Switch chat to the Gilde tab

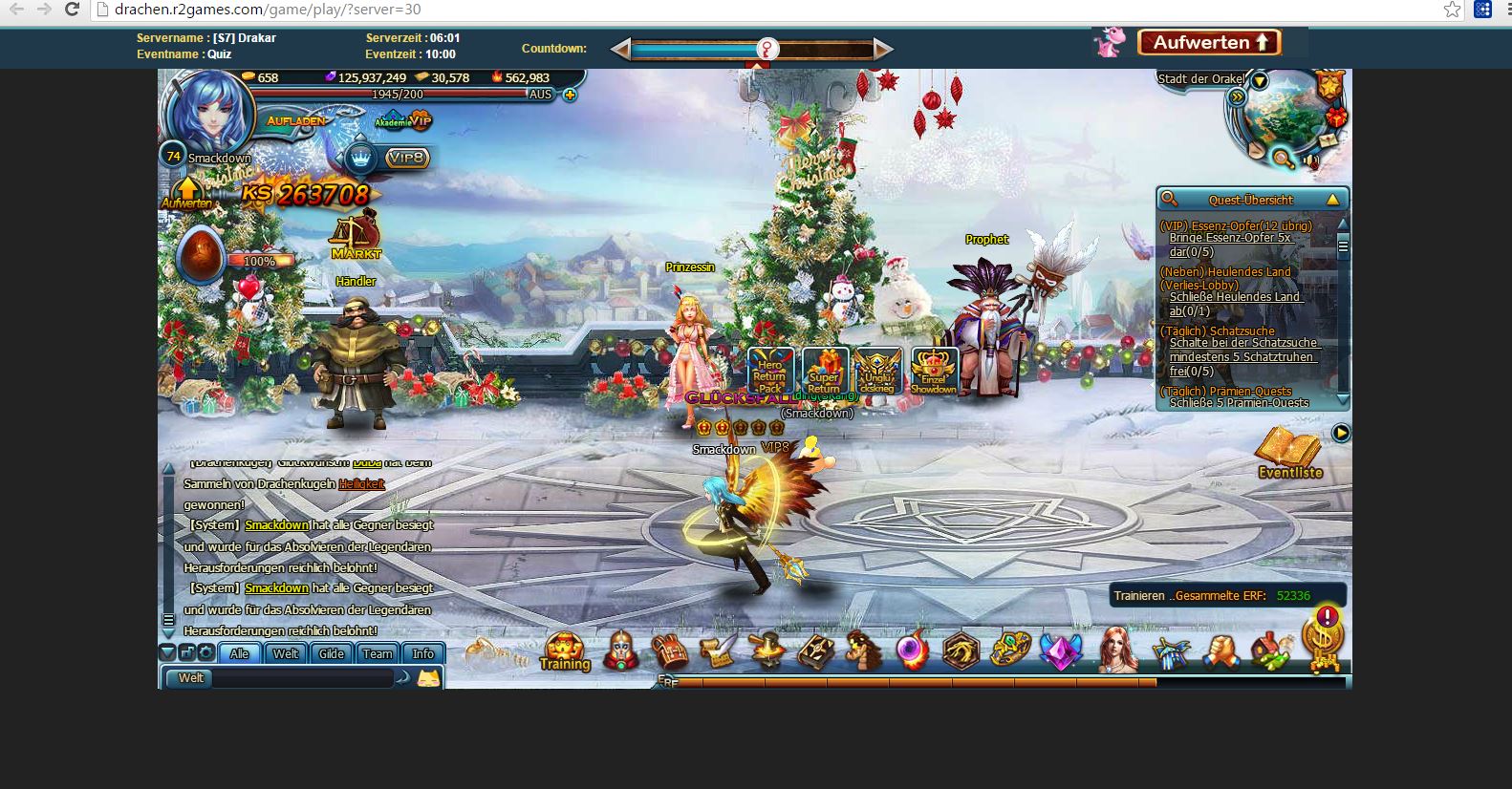click(x=332, y=653)
